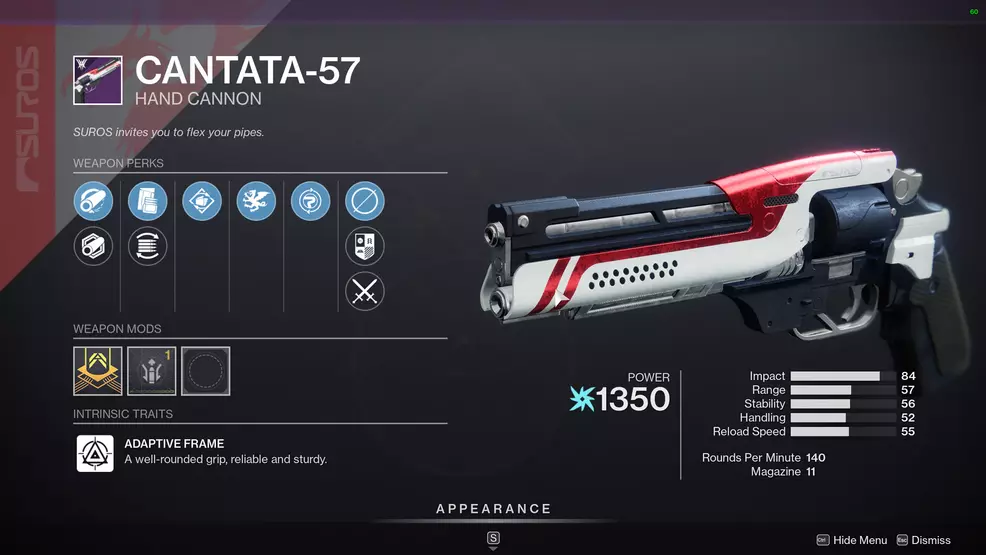Image resolution: width=986 pixels, height=555 pixels.
Task: Open the empty dashed-circle mod slot
Action: 206,371
